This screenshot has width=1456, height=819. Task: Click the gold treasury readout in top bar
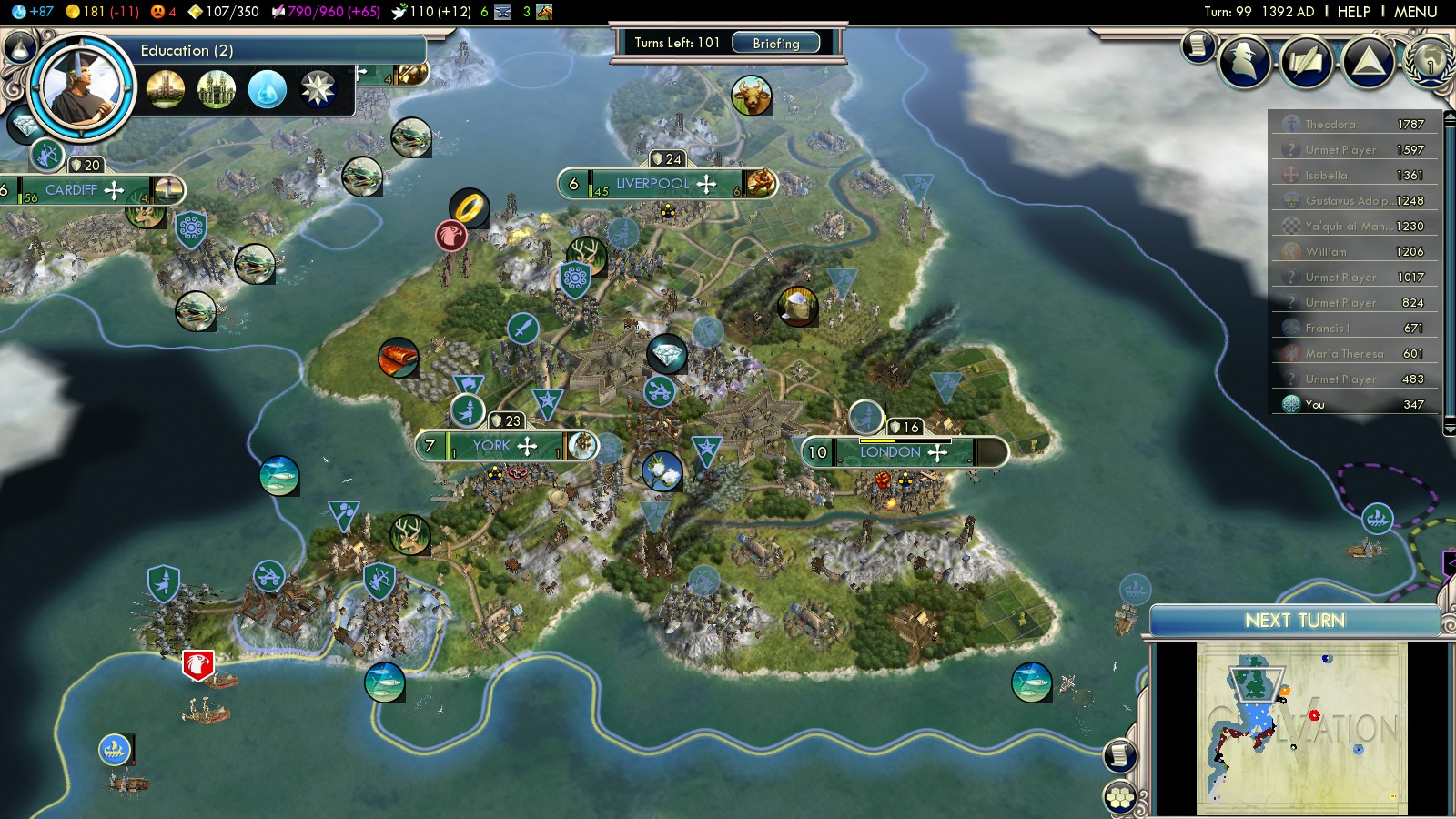102,12
